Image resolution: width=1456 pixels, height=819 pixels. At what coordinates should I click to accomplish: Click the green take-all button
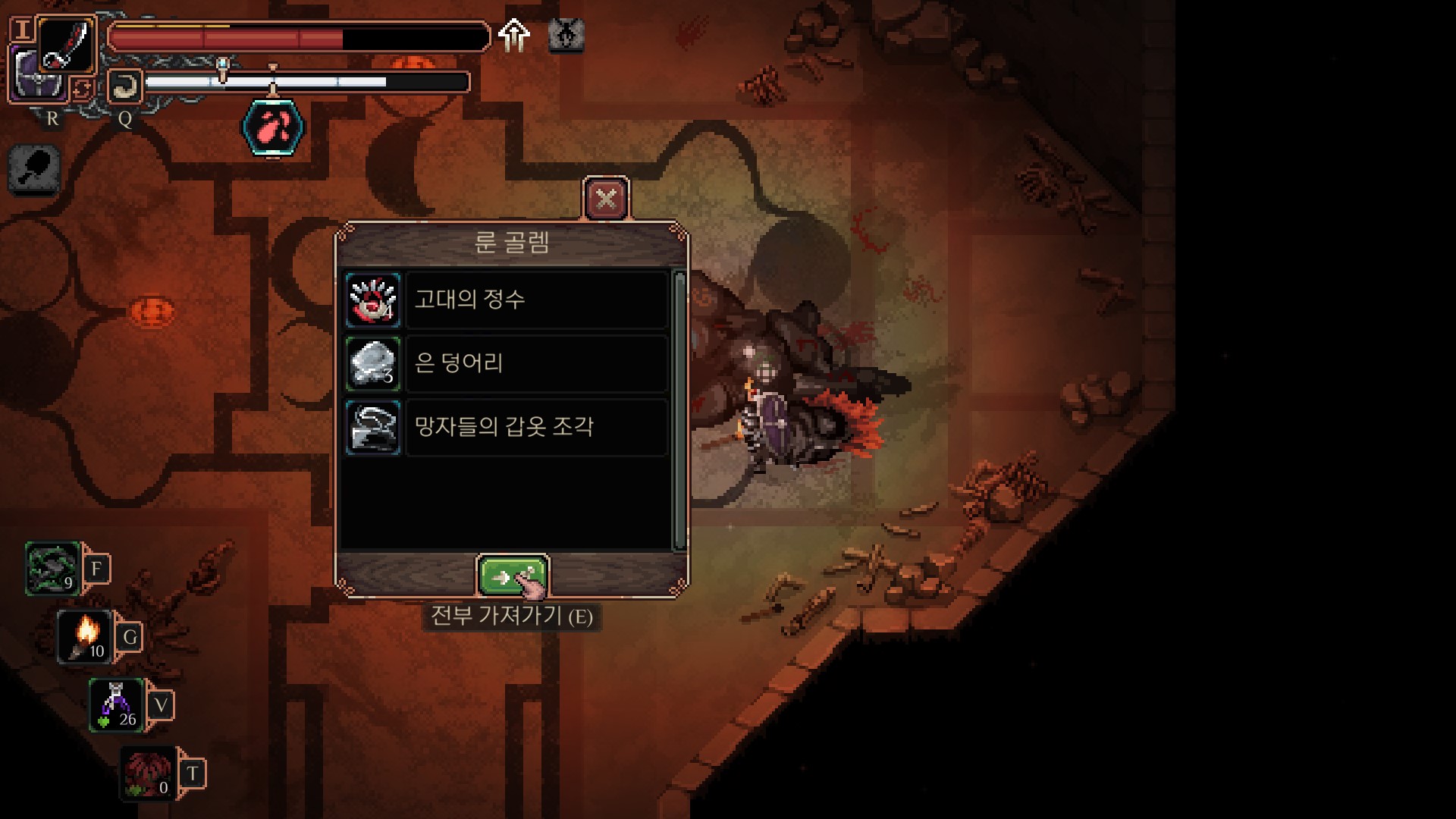tap(513, 577)
